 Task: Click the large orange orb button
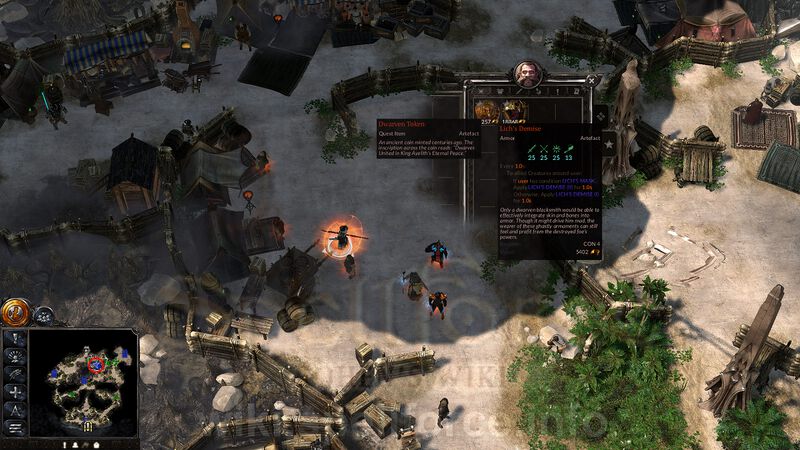click(x=15, y=312)
